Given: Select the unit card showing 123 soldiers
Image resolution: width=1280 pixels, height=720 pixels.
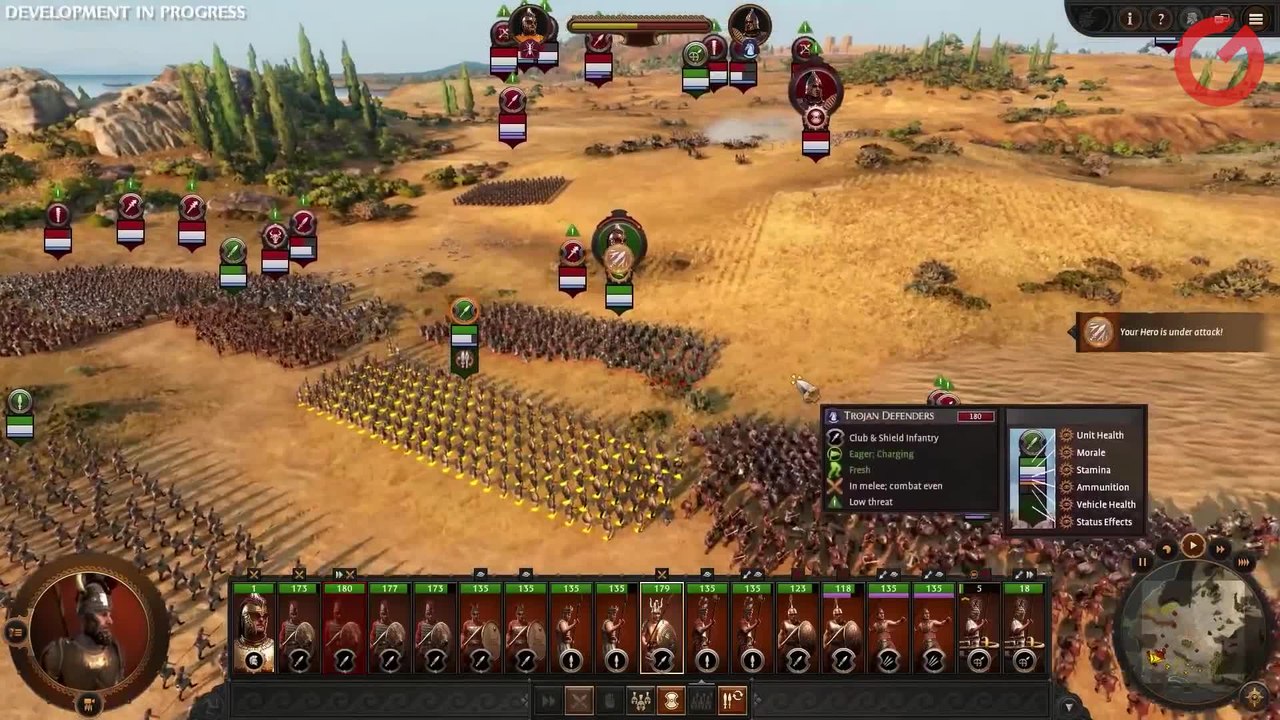Looking at the screenshot, I should [x=797, y=630].
